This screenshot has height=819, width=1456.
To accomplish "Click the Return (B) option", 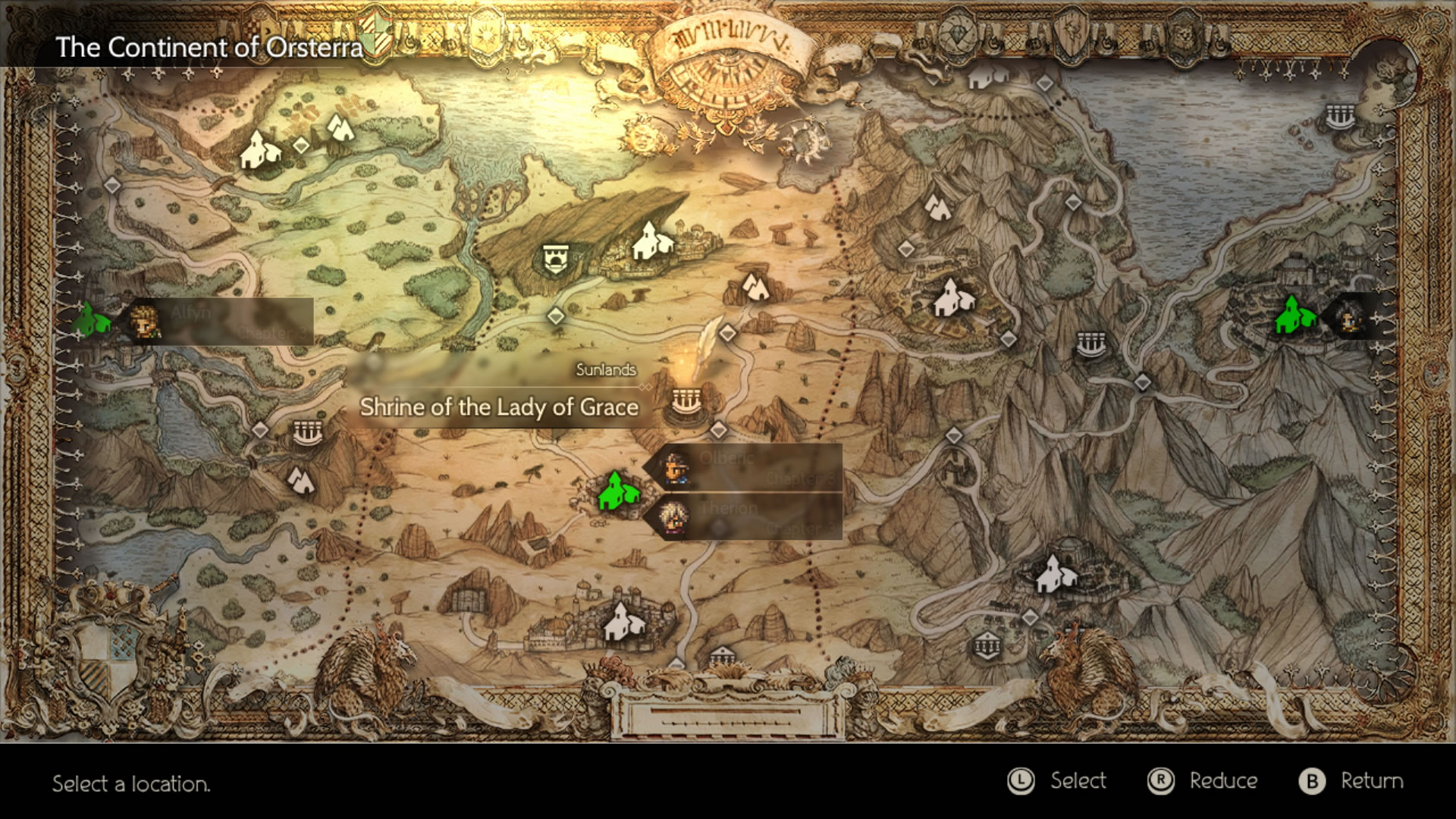I will coord(1351,780).
